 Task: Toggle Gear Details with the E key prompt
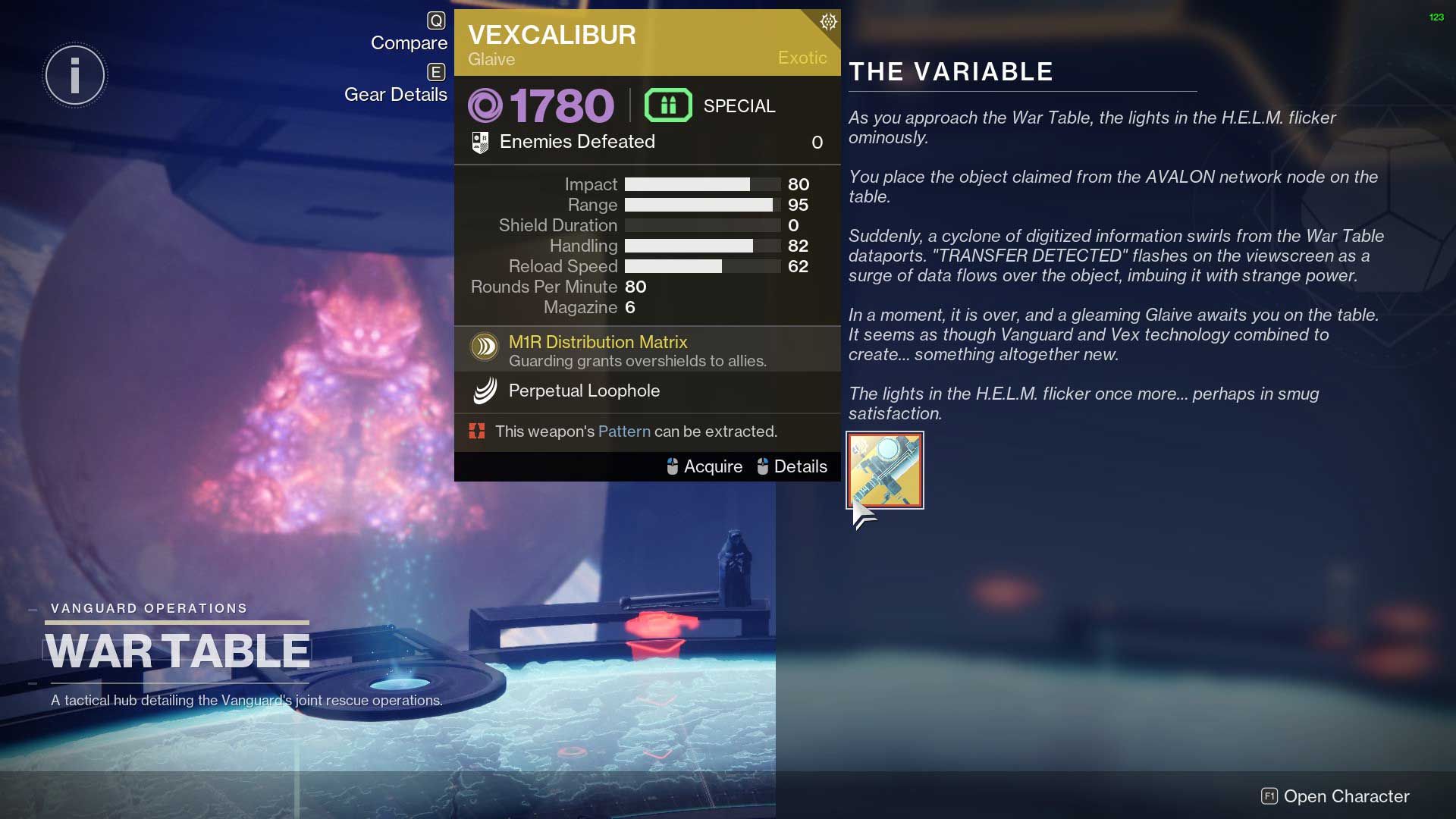coord(436,74)
